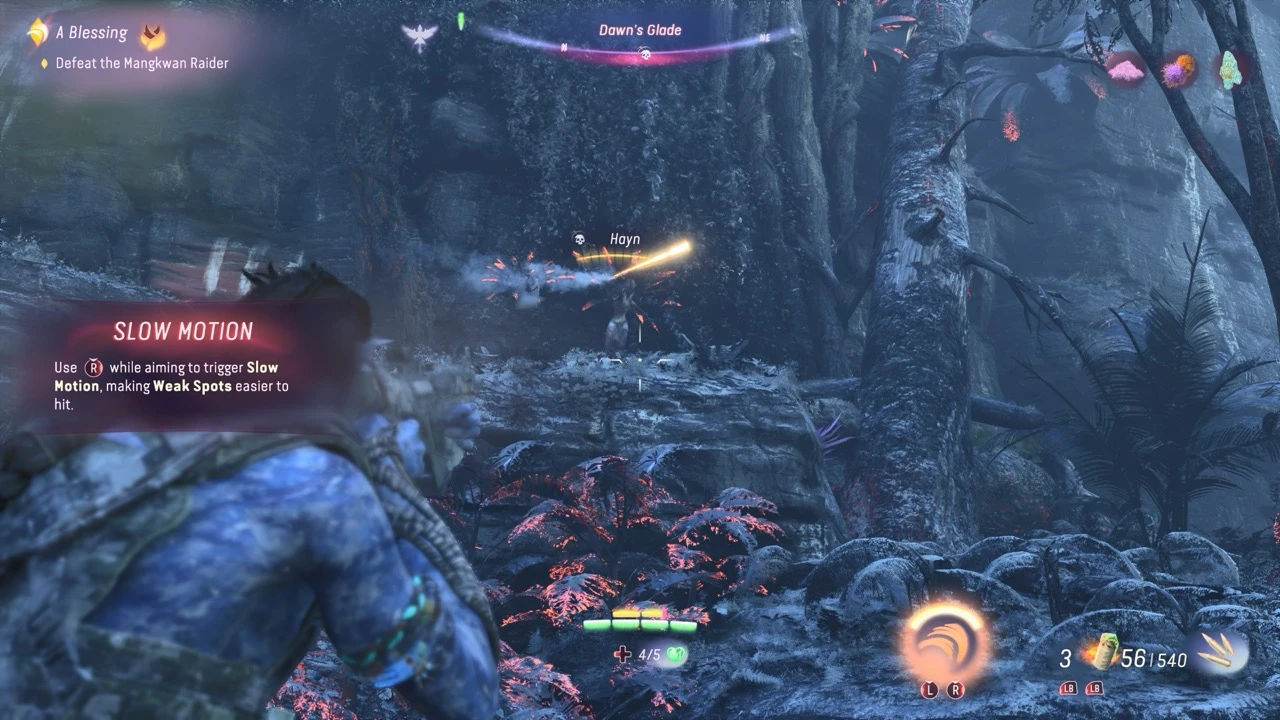
Task: Use the green heart healing icon
Action: (678, 655)
